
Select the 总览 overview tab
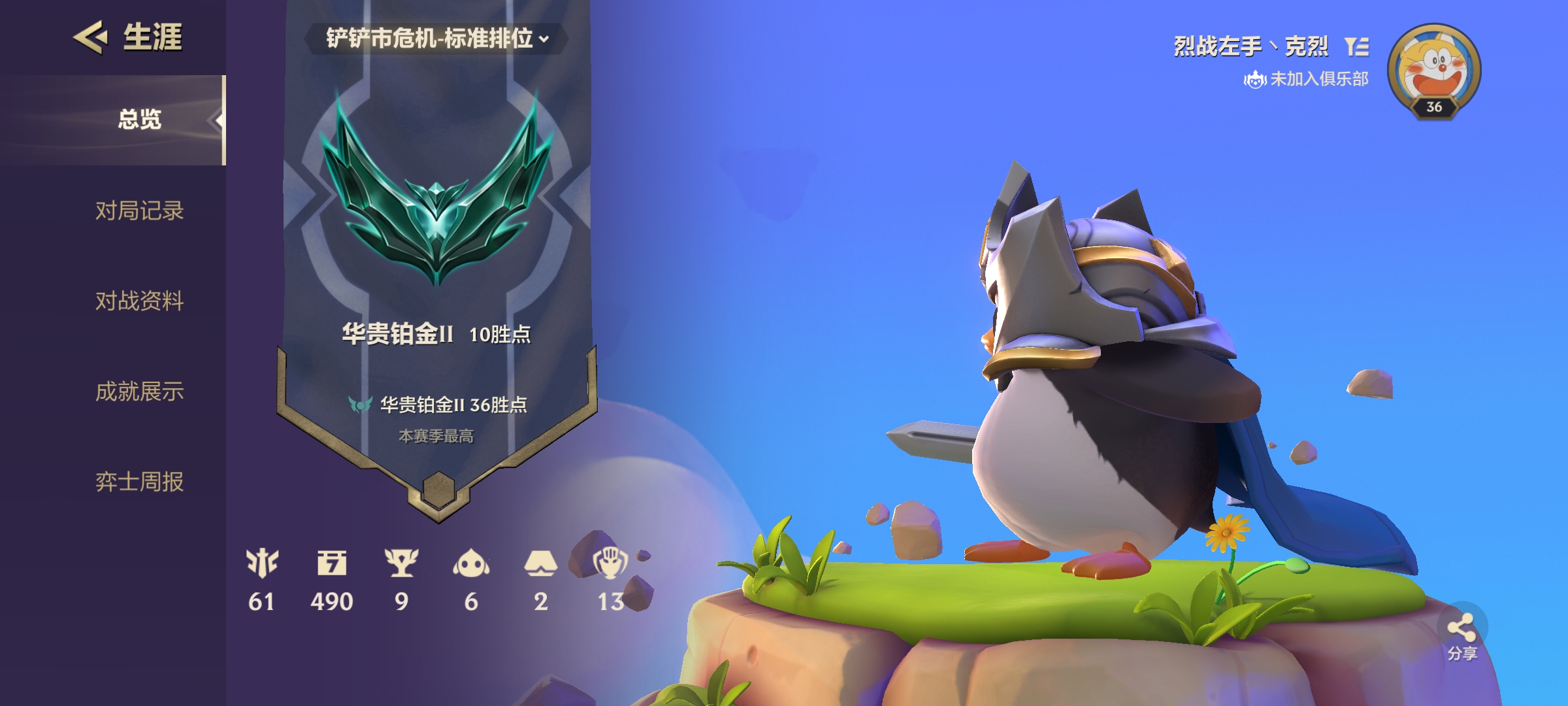coord(139,120)
